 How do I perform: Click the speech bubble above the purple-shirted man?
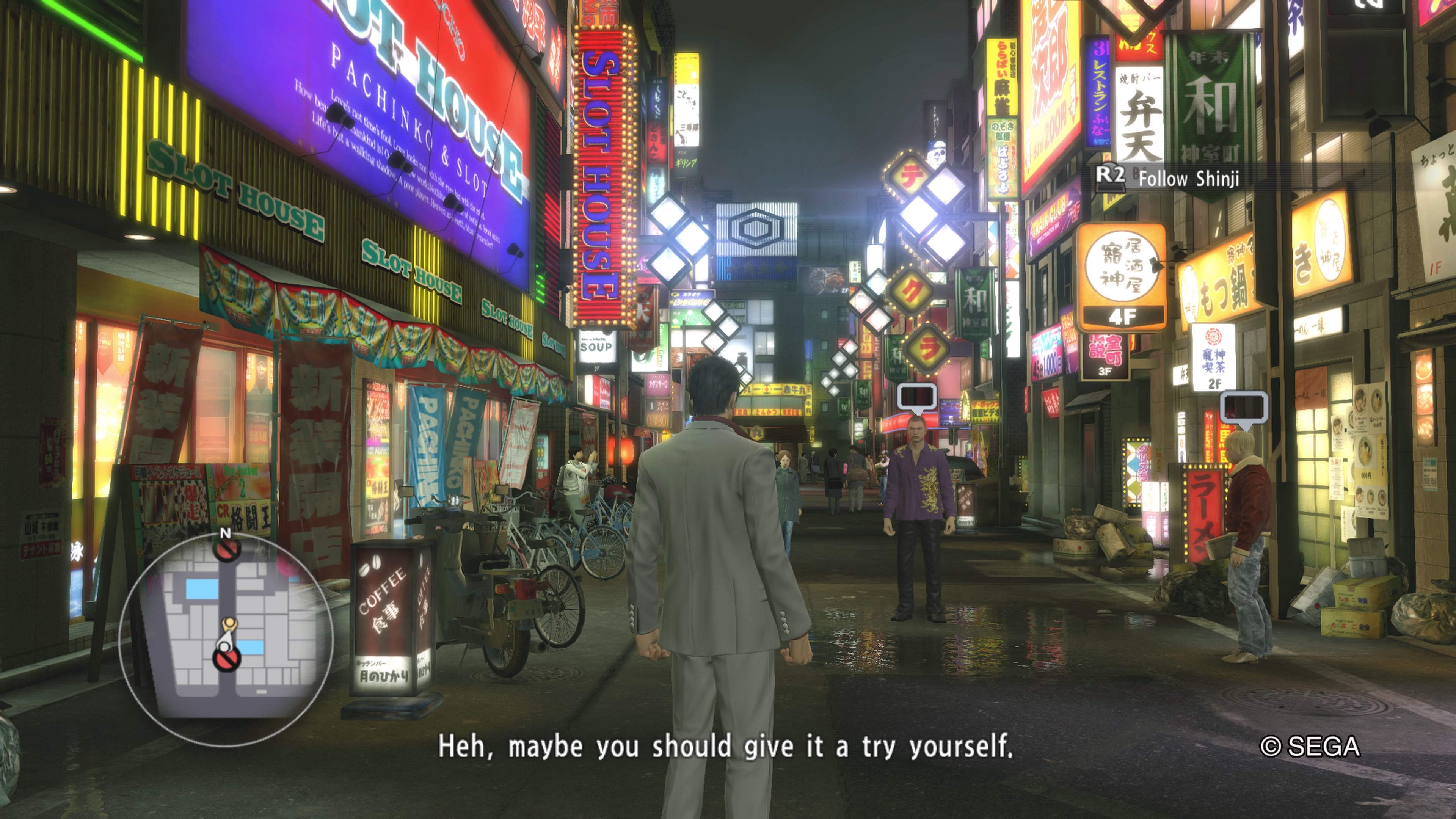916,397
